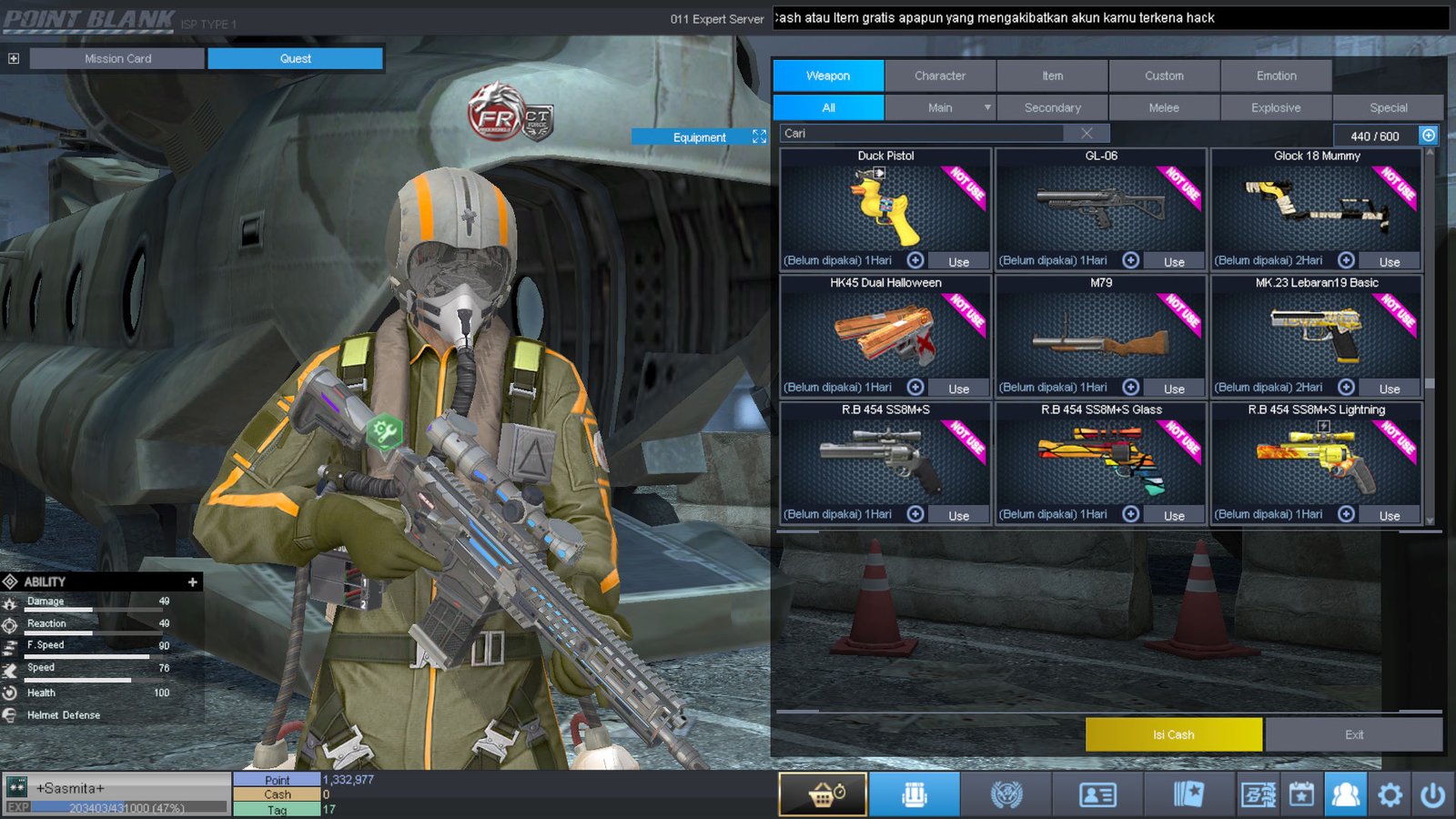This screenshot has width=1456, height=819.
Task: Open the shop basket icon
Action: 823,794
